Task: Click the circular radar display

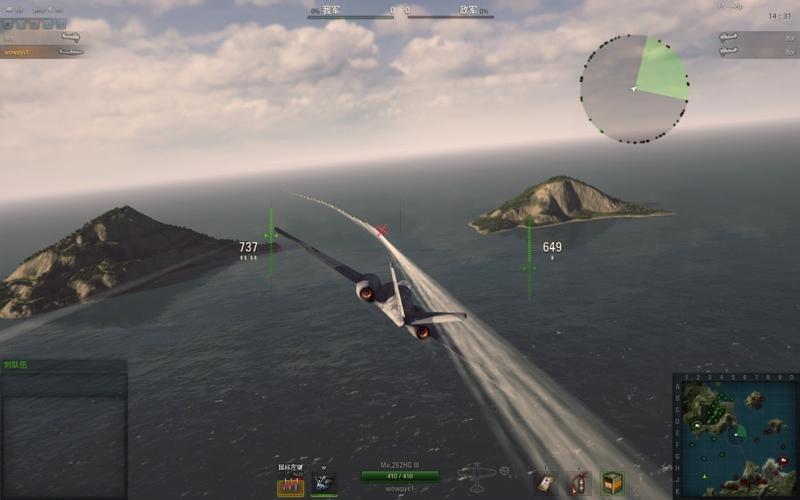Action: click(x=634, y=89)
